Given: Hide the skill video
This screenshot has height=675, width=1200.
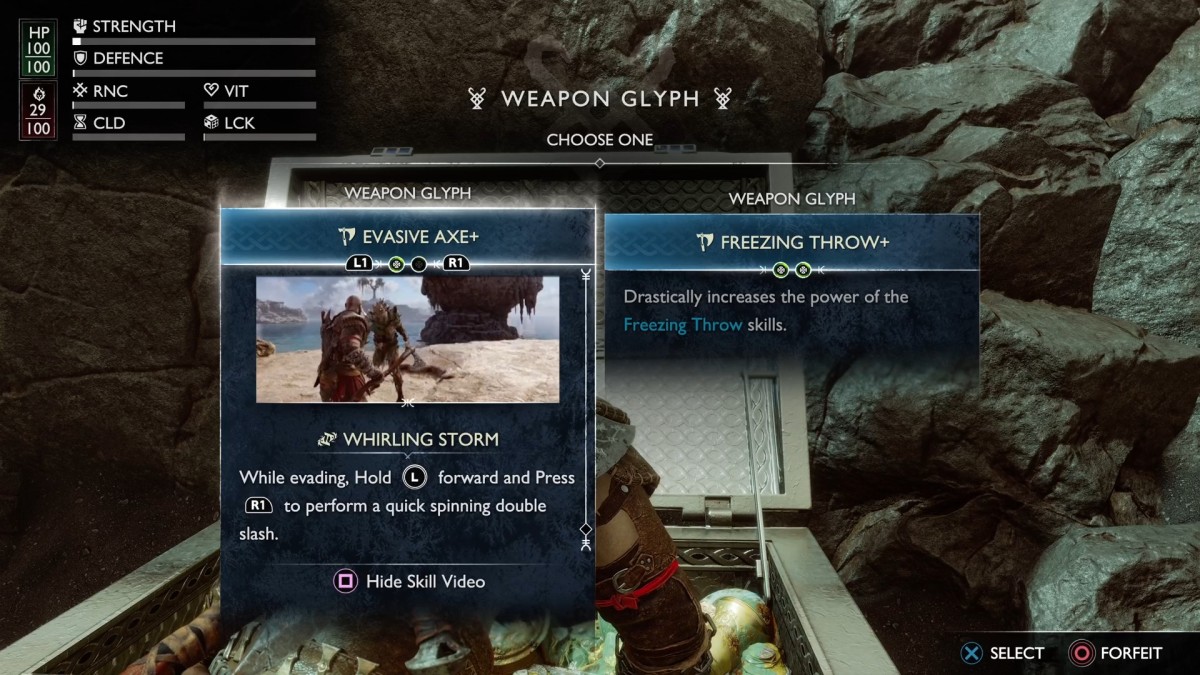Looking at the screenshot, I should [411, 580].
